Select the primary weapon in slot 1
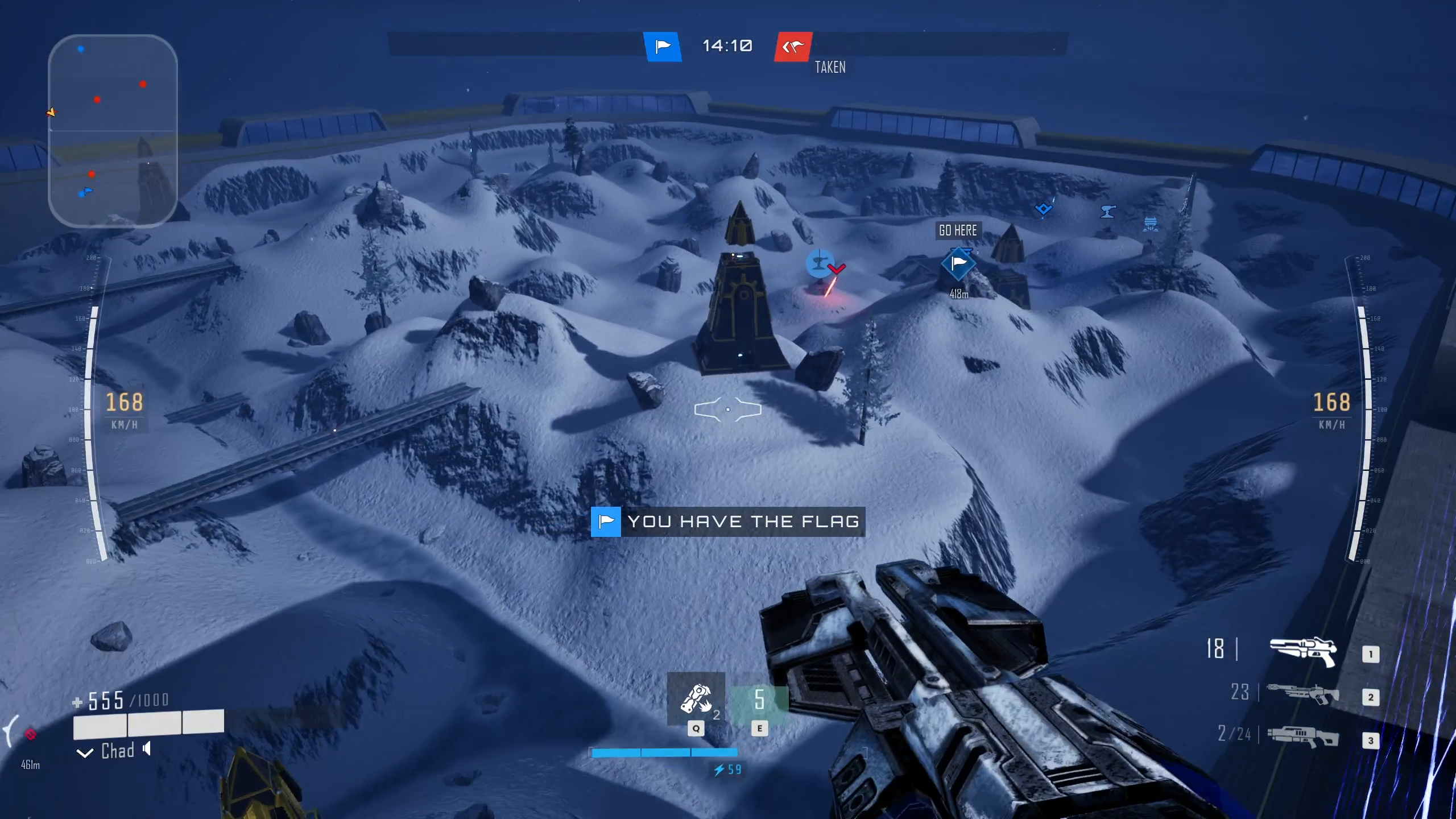The image size is (1456, 819). 1302,650
